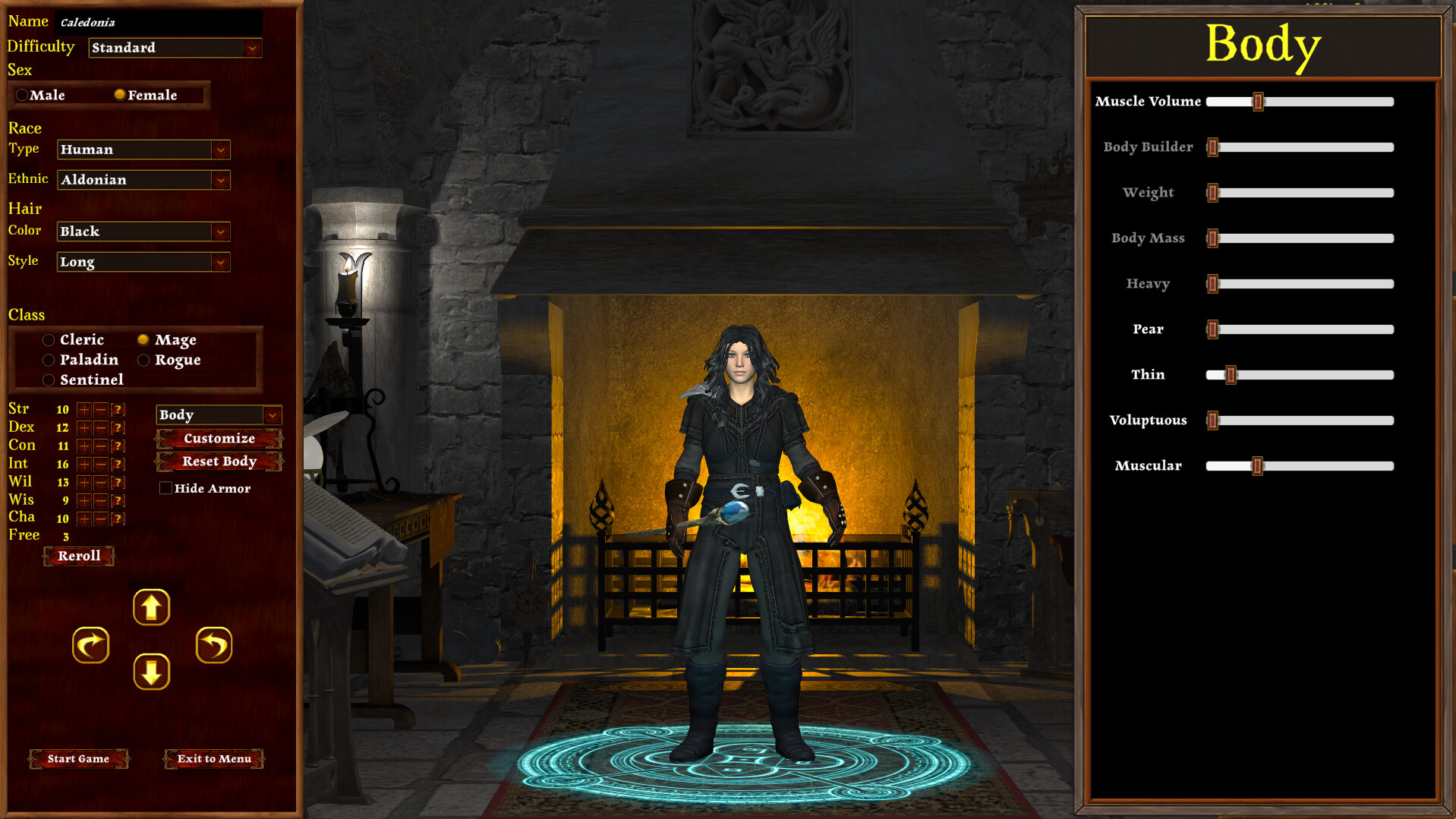Expand the Ethnic dropdown showing Aldonian

click(x=220, y=180)
